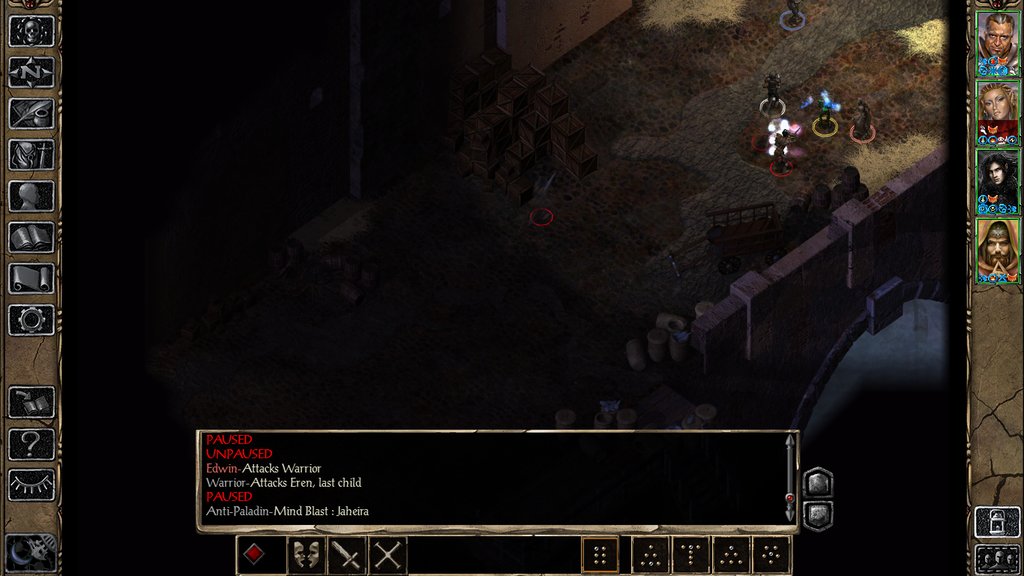Open the priest spell scroll
The width and height of the screenshot is (1024, 576).
coord(31,278)
